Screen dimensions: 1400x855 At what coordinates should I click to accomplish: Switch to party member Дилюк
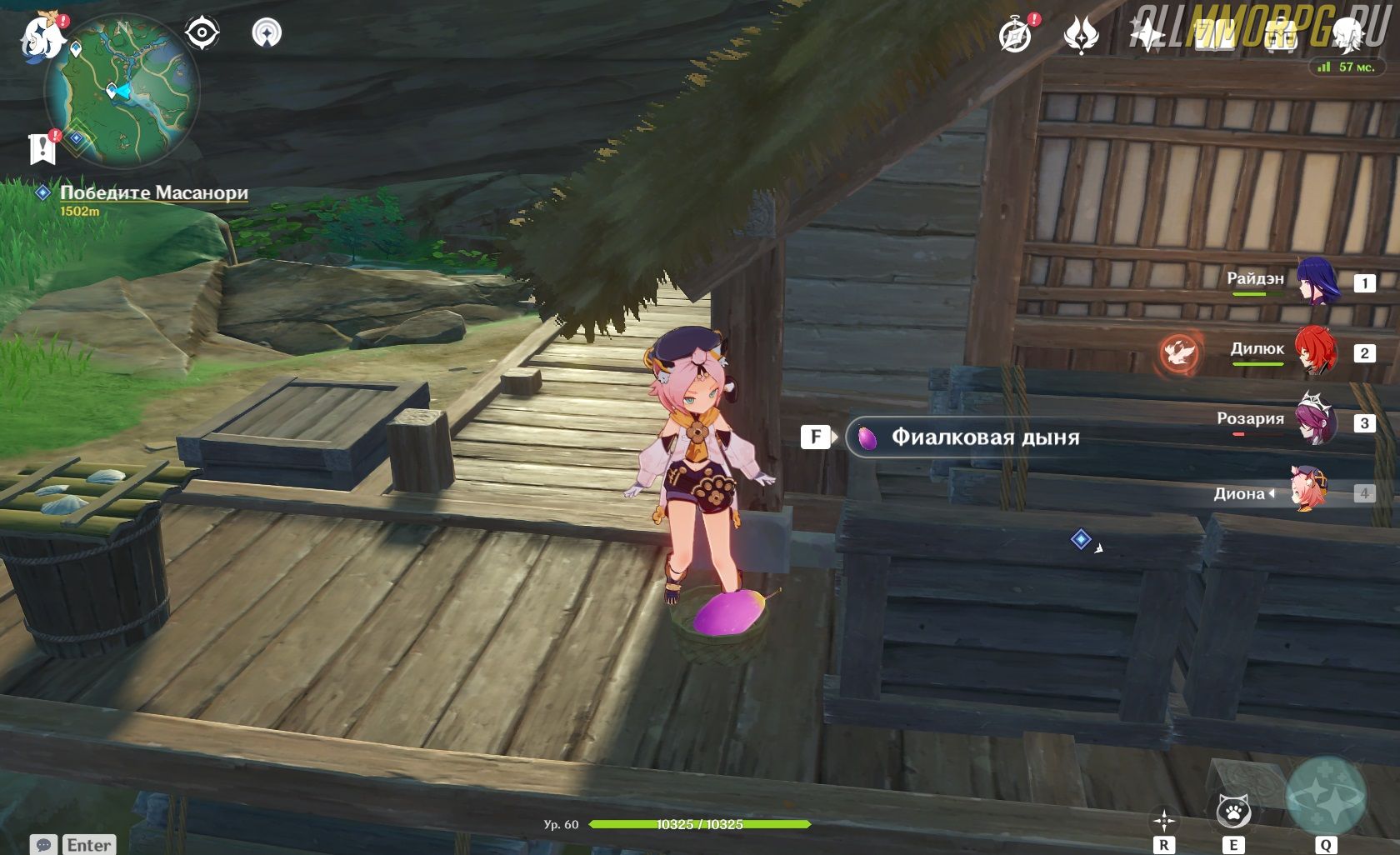click(1317, 352)
